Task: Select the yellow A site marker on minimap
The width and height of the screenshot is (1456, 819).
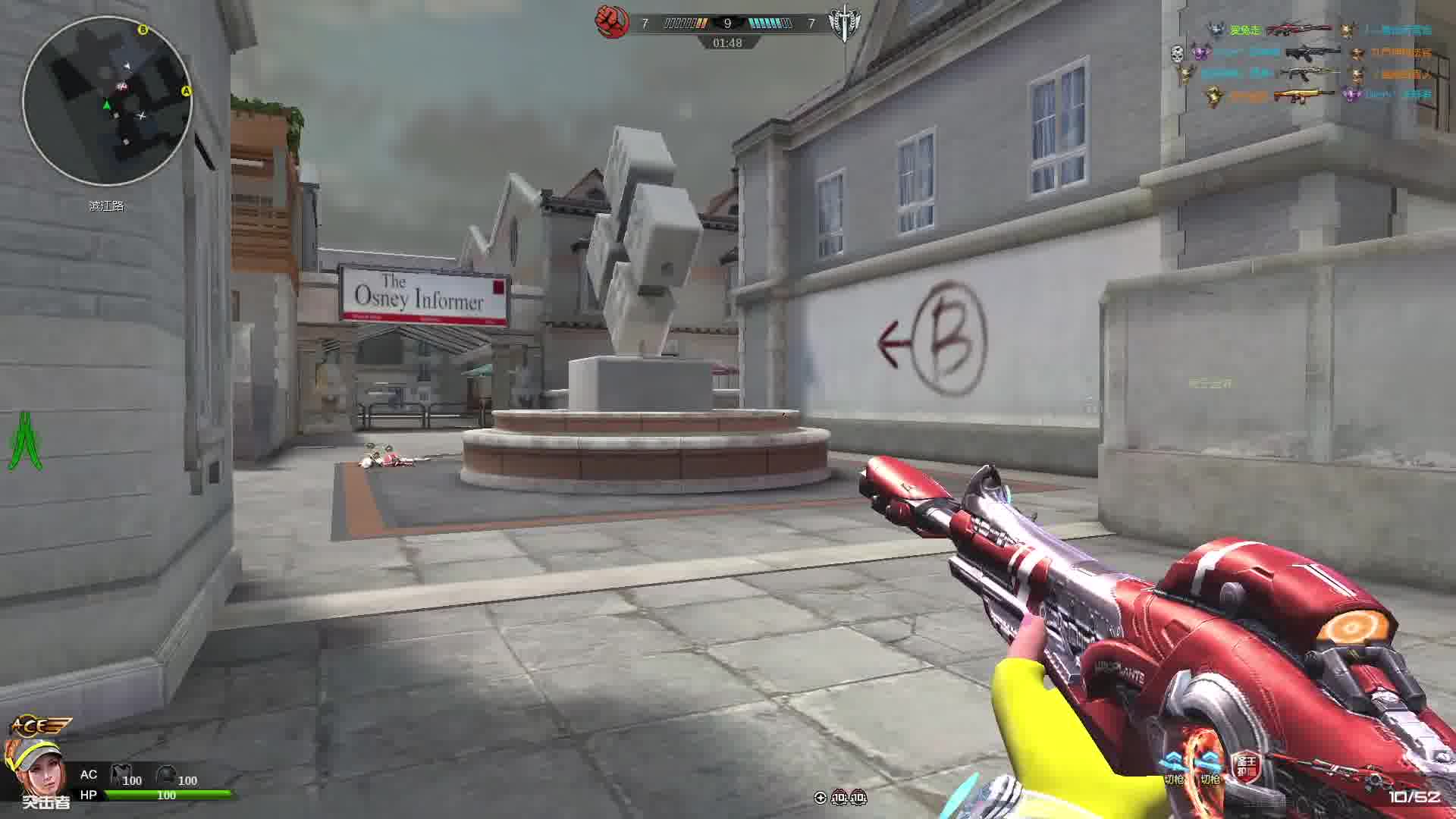Action: (x=186, y=91)
